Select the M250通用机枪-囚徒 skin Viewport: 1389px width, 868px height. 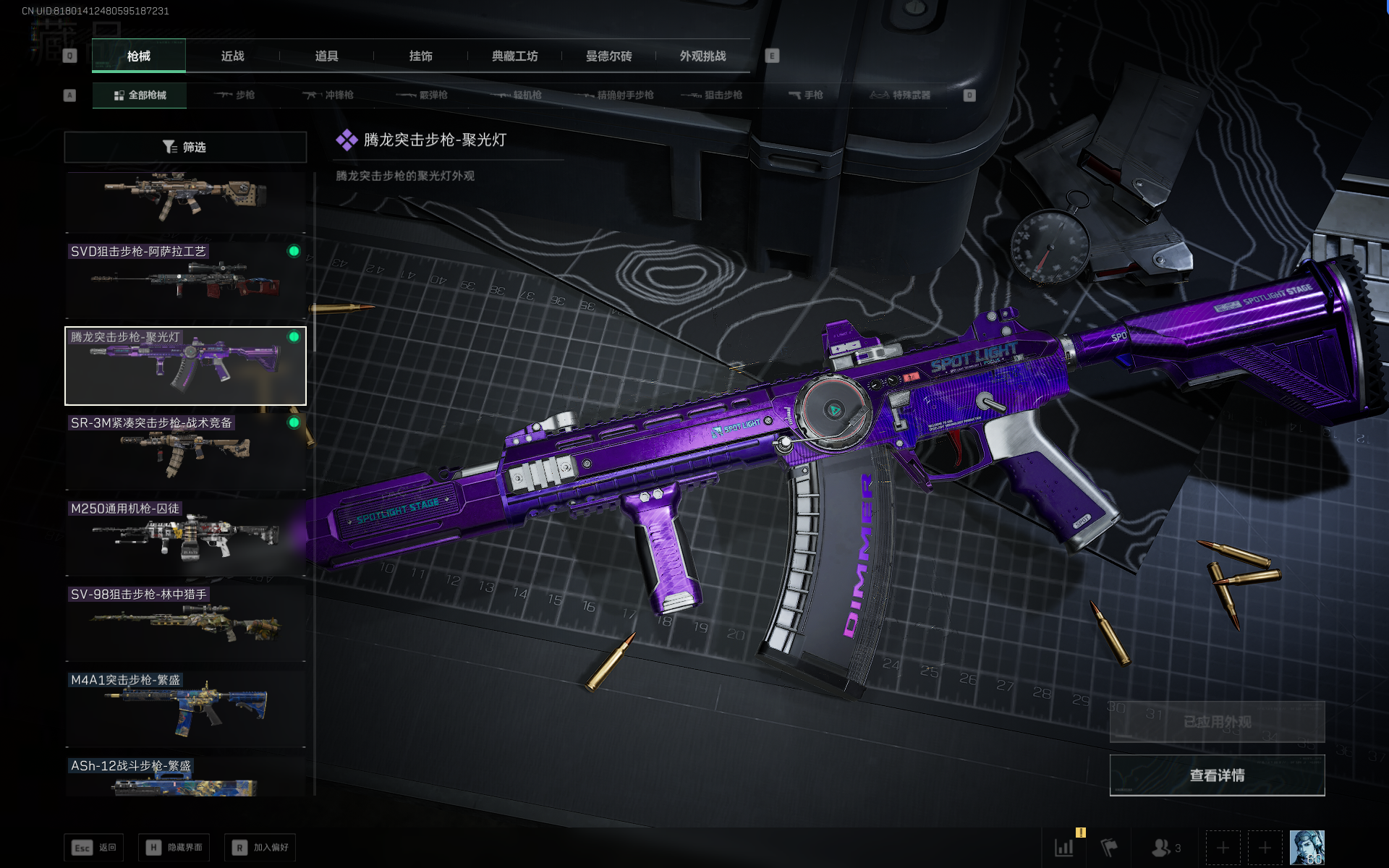click(x=185, y=537)
